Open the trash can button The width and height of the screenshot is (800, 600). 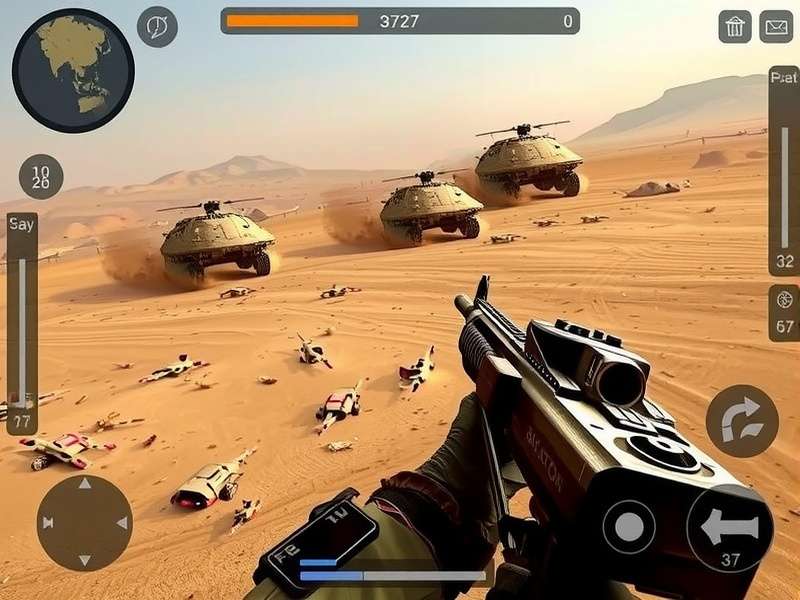pyautogui.click(x=735, y=27)
